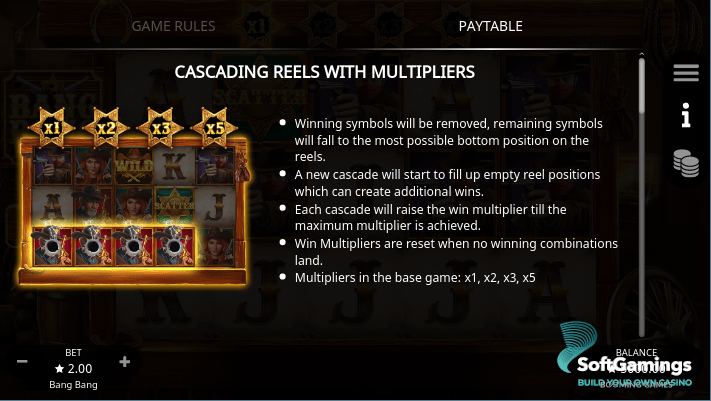
Task: Open the hamburger menu
Action: click(685, 73)
